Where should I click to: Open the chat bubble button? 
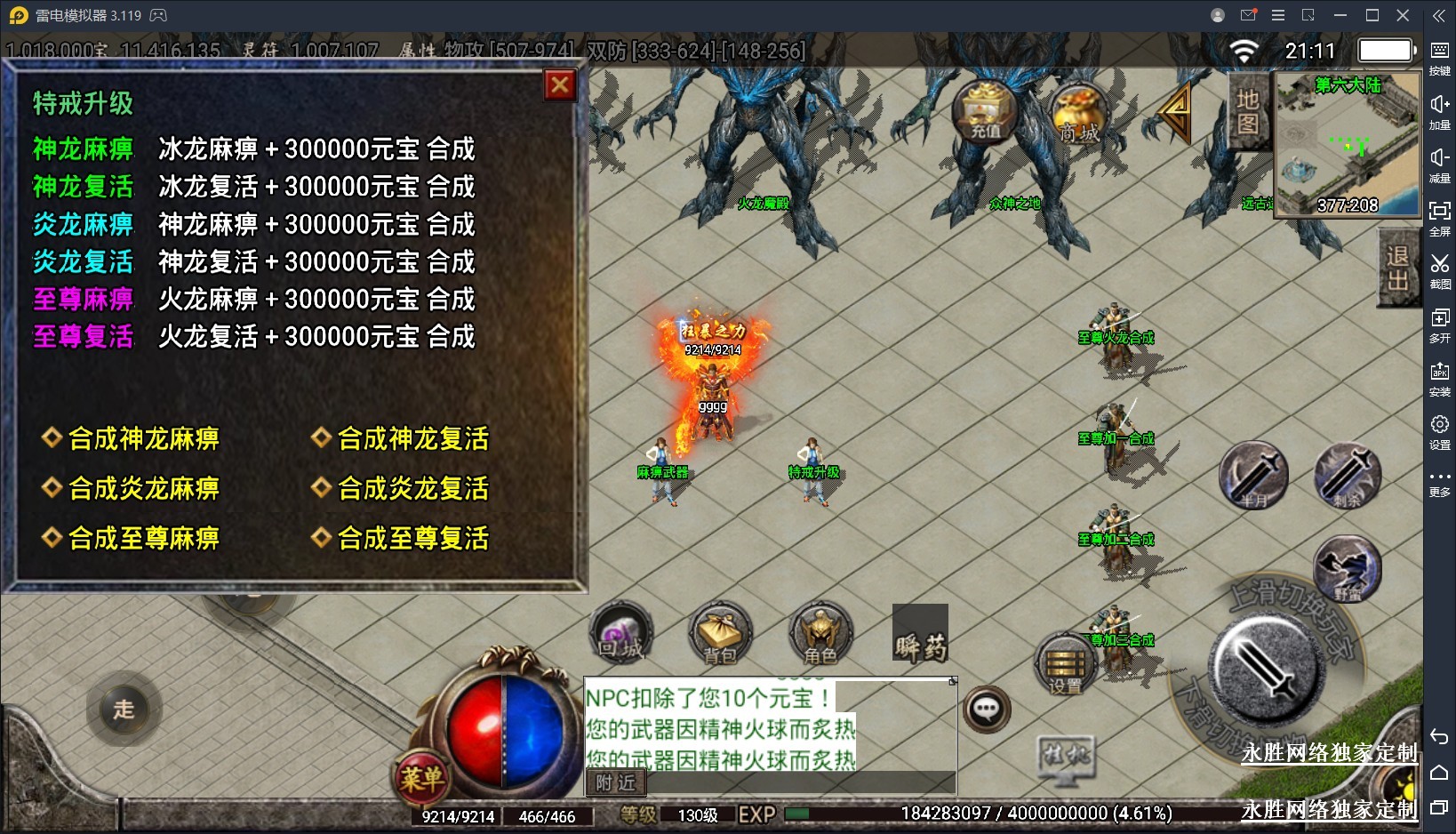tap(987, 710)
